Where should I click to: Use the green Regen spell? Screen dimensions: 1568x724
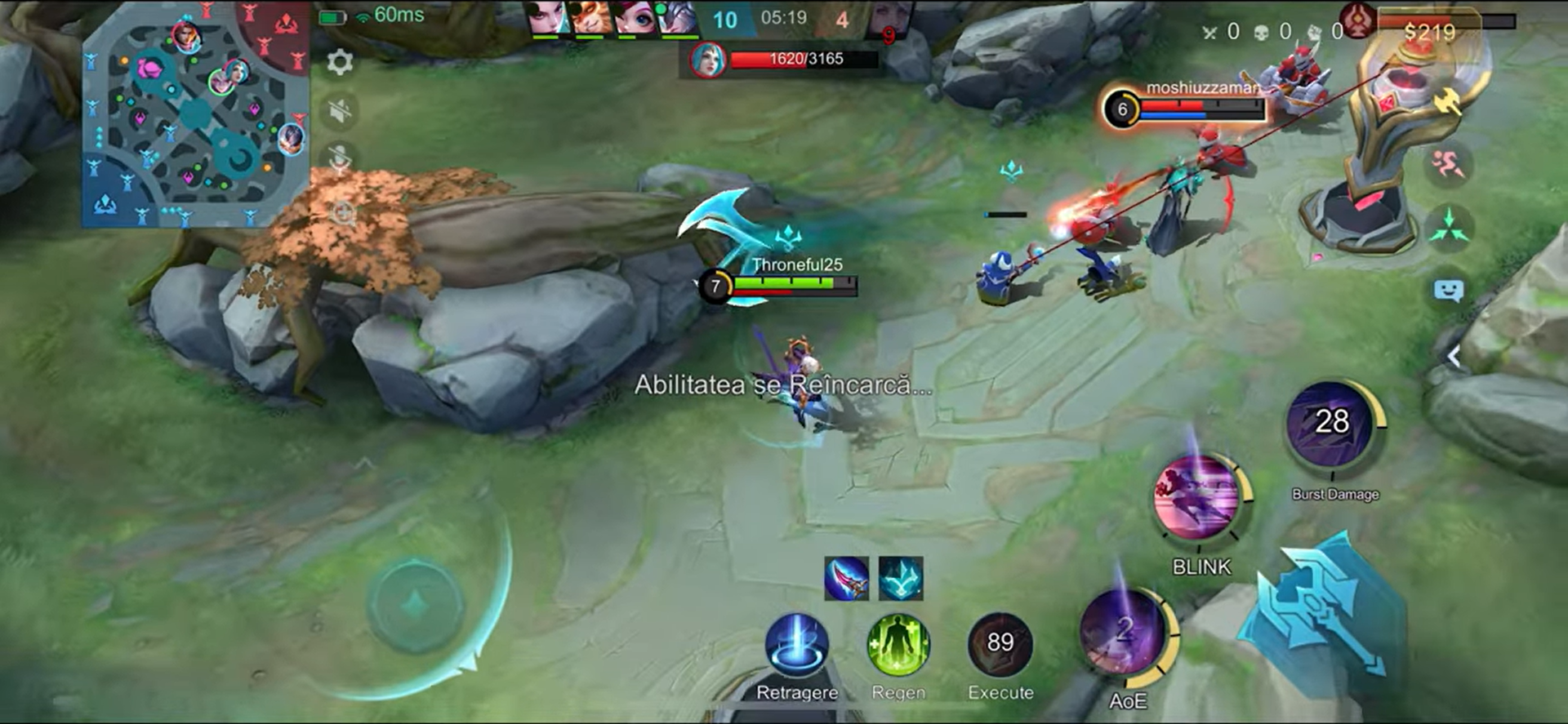pos(898,645)
